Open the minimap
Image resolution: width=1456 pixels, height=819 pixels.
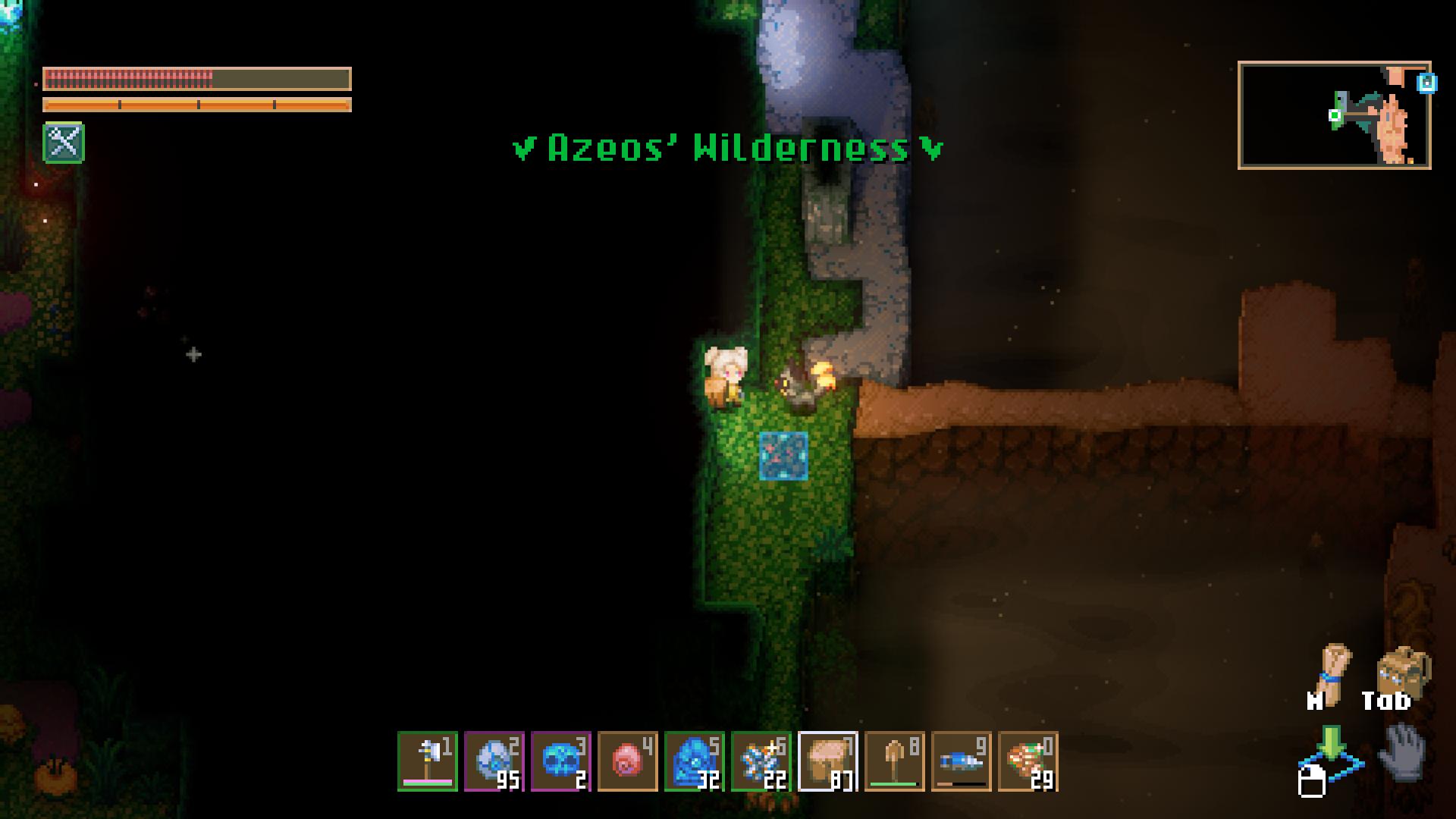pos(1334,115)
